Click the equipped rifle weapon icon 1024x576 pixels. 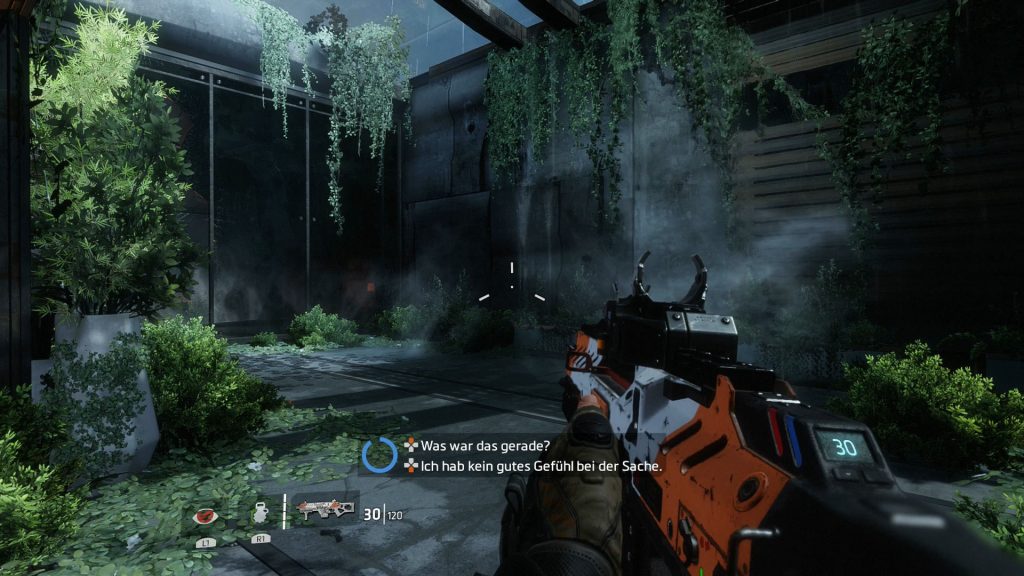pyautogui.click(x=325, y=511)
